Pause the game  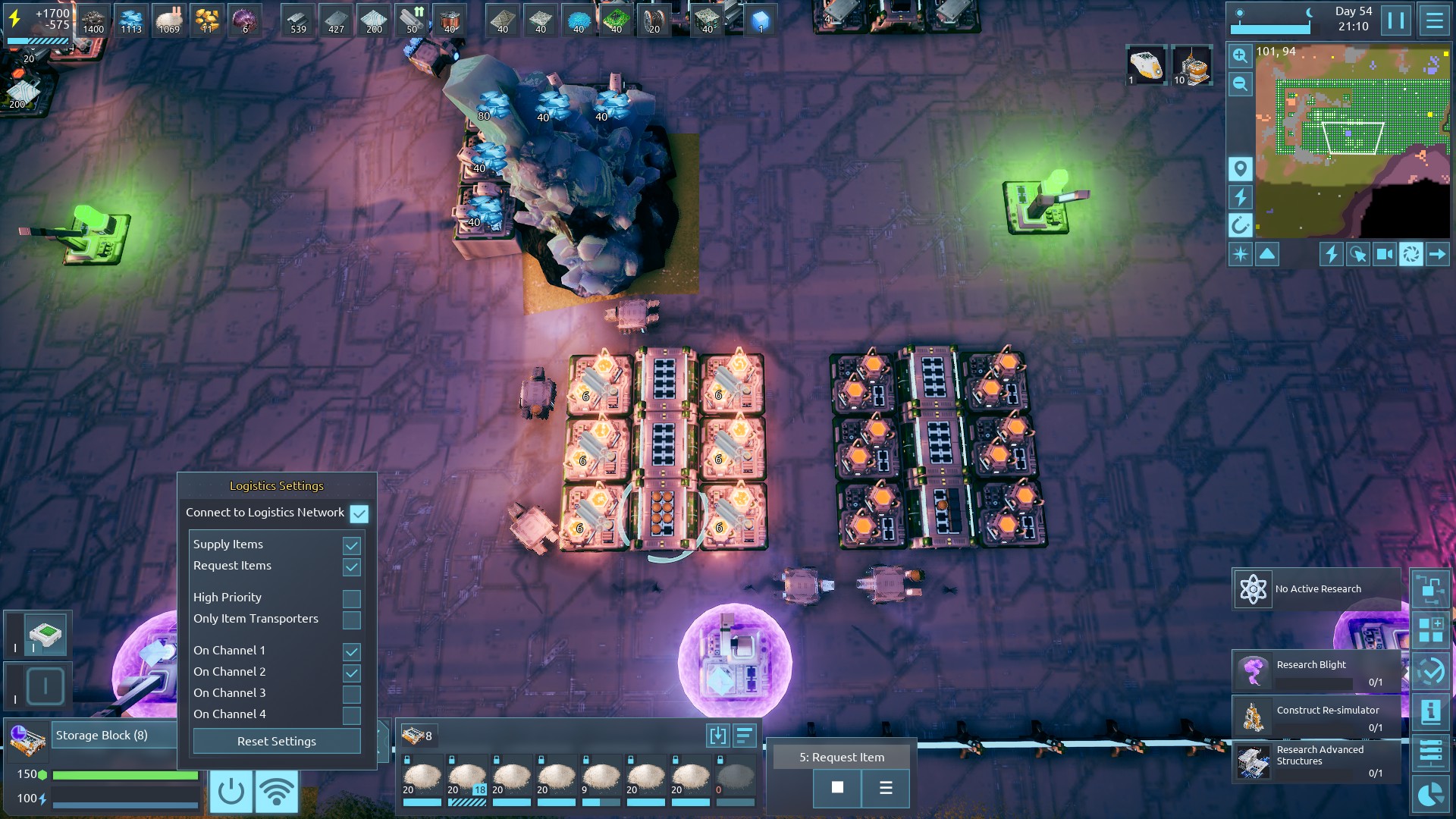click(x=1395, y=20)
